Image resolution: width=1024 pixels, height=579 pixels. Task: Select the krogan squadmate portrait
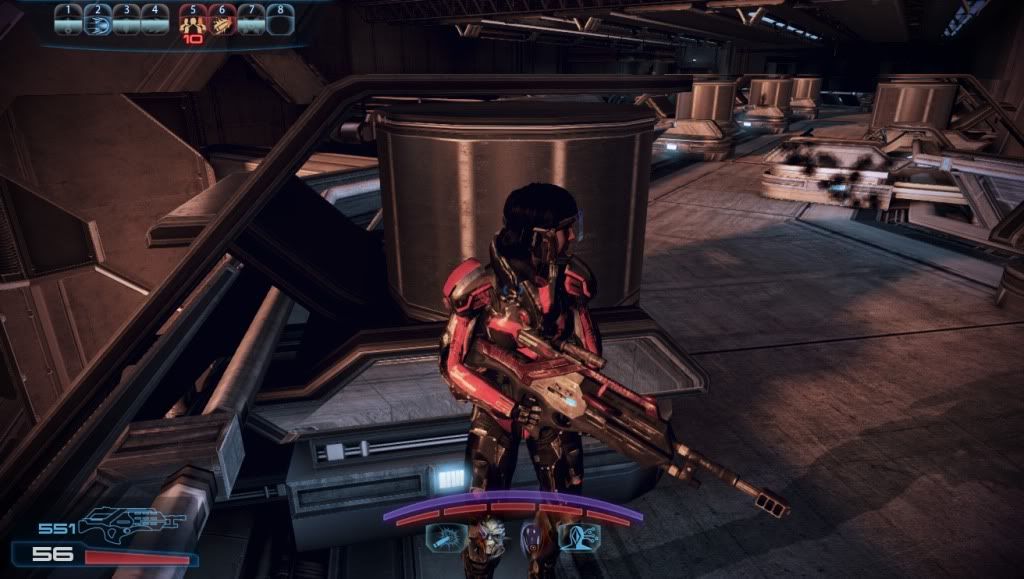(x=490, y=537)
